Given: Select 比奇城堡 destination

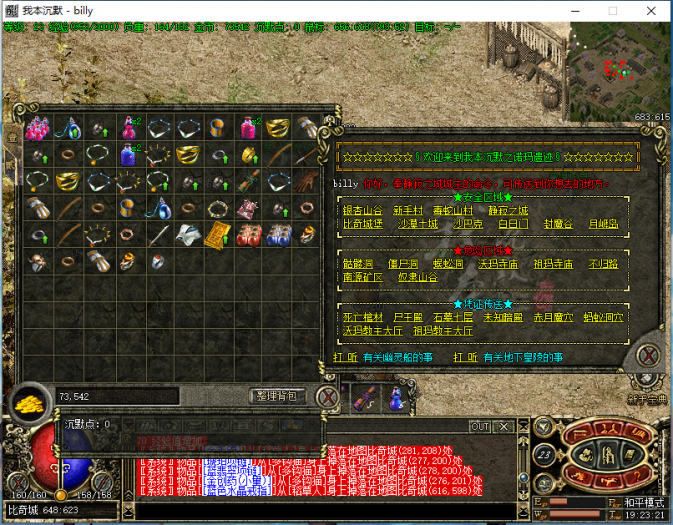Looking at the screenshot, I should click(363, 224).
